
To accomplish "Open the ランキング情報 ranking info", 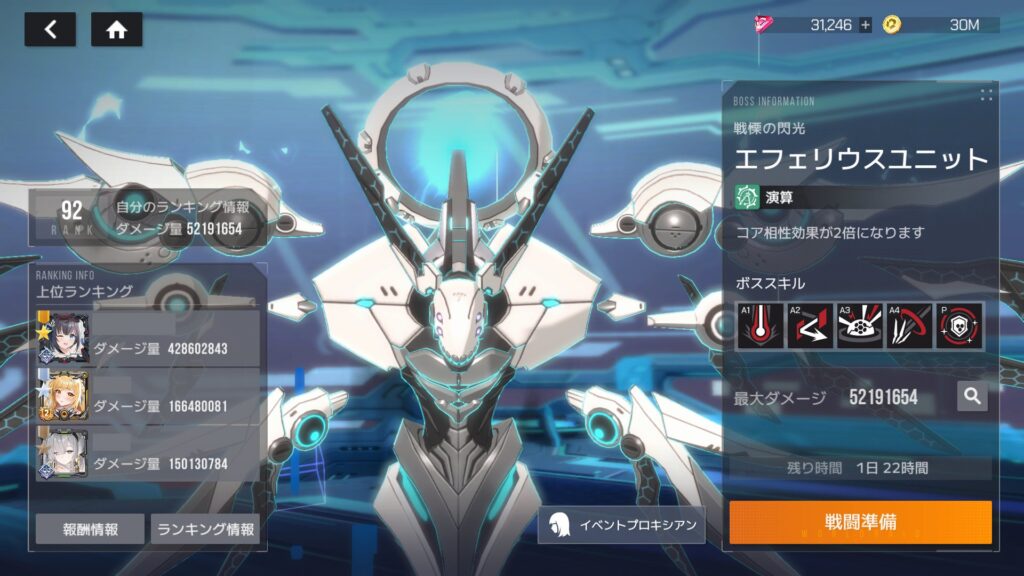I will 205,529.
